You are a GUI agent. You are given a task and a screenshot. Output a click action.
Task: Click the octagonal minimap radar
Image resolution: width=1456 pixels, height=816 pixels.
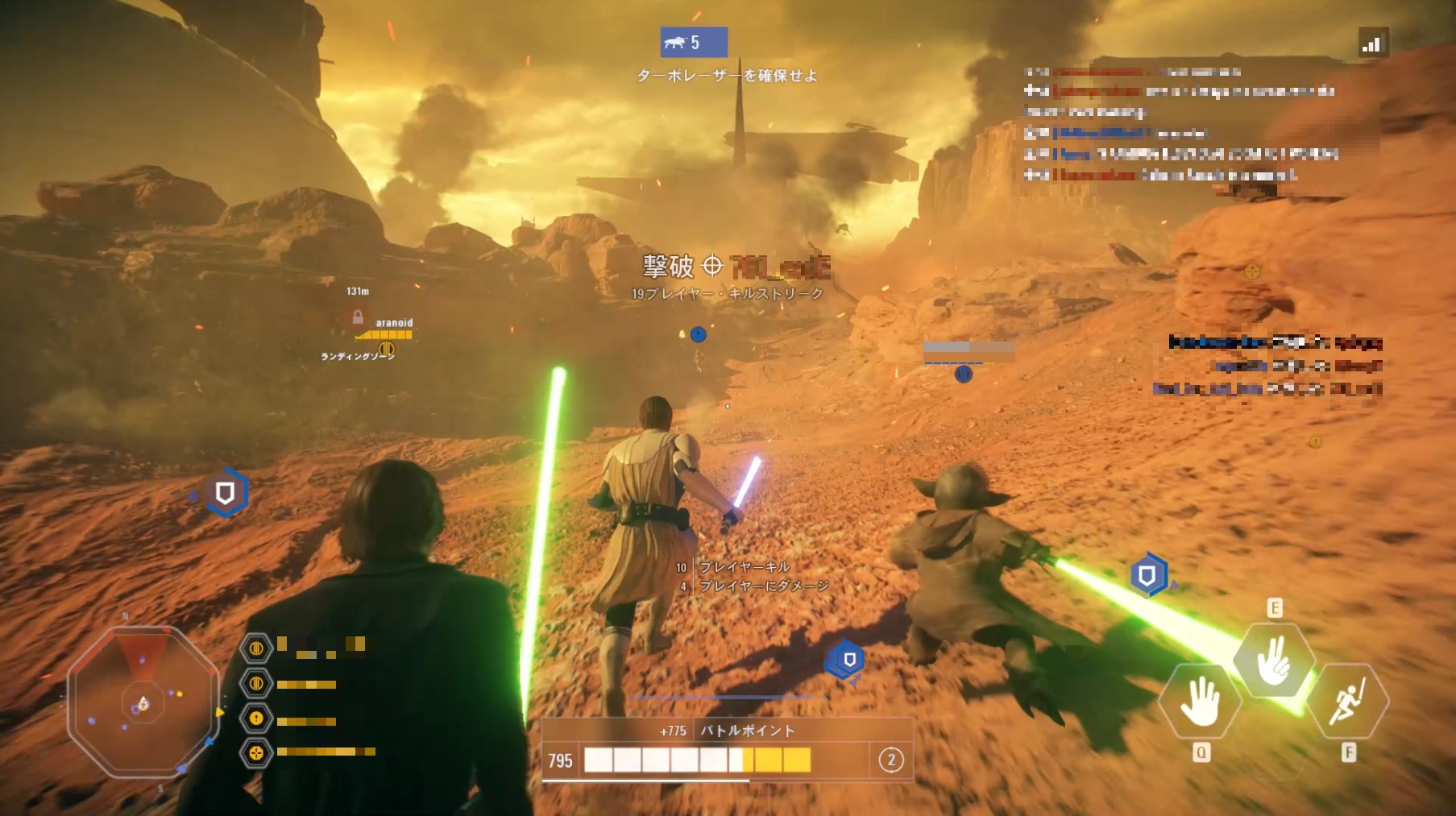coord(143,702)
